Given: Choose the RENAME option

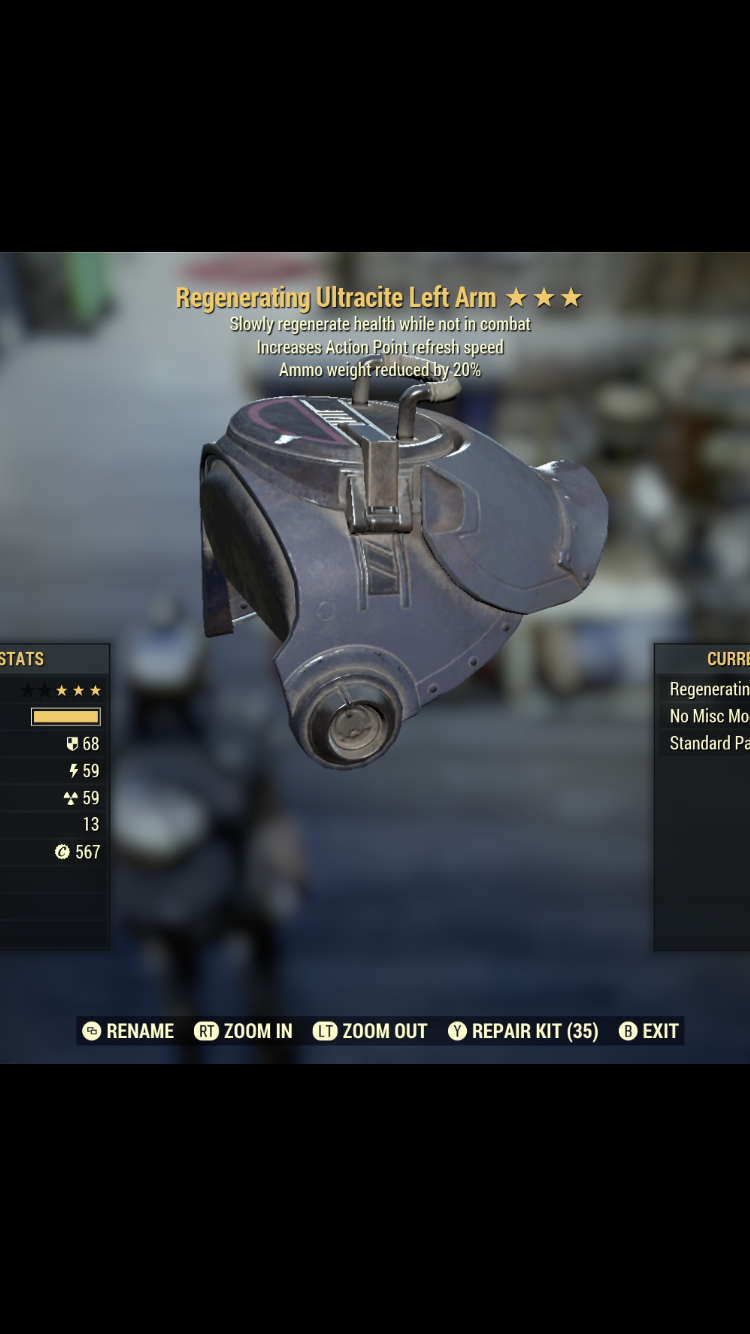Looking at the screenshot, I should point(128,1031).
